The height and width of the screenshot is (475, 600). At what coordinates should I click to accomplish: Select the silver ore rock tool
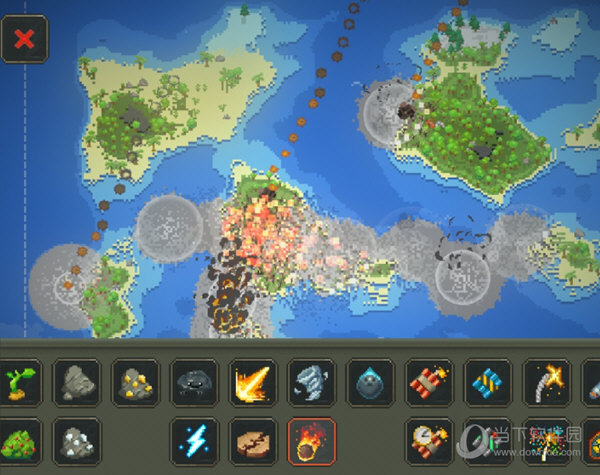tap(77, 441)
